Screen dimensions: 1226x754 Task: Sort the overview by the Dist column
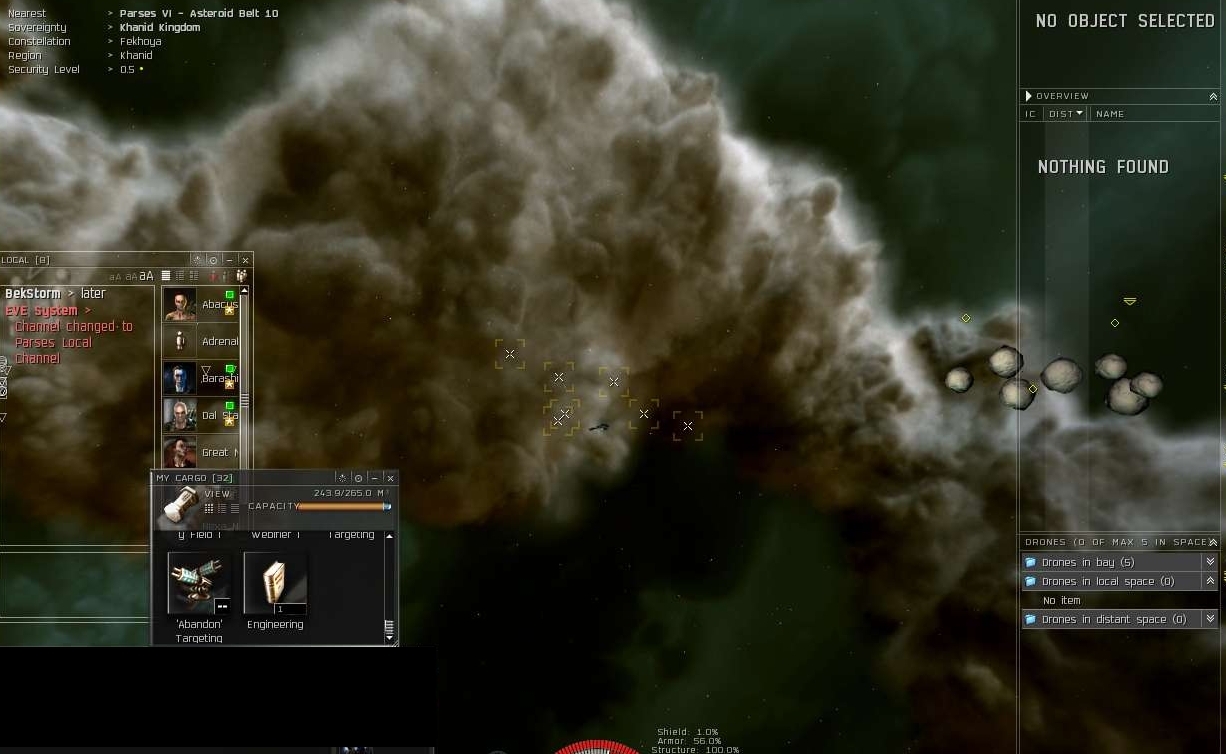(1065, 114)
